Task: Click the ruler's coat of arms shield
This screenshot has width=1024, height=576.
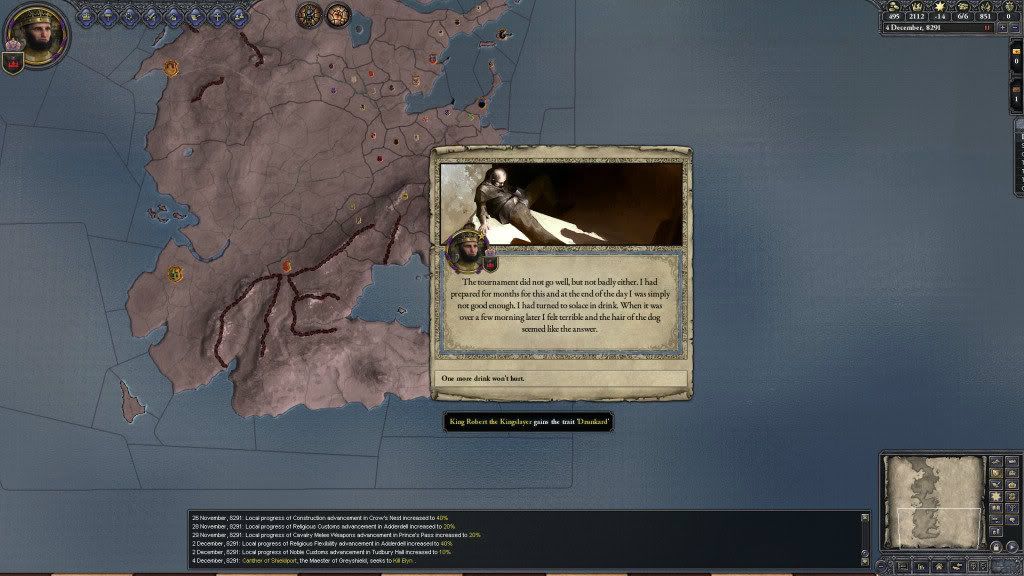Action: tap(15, 62)
